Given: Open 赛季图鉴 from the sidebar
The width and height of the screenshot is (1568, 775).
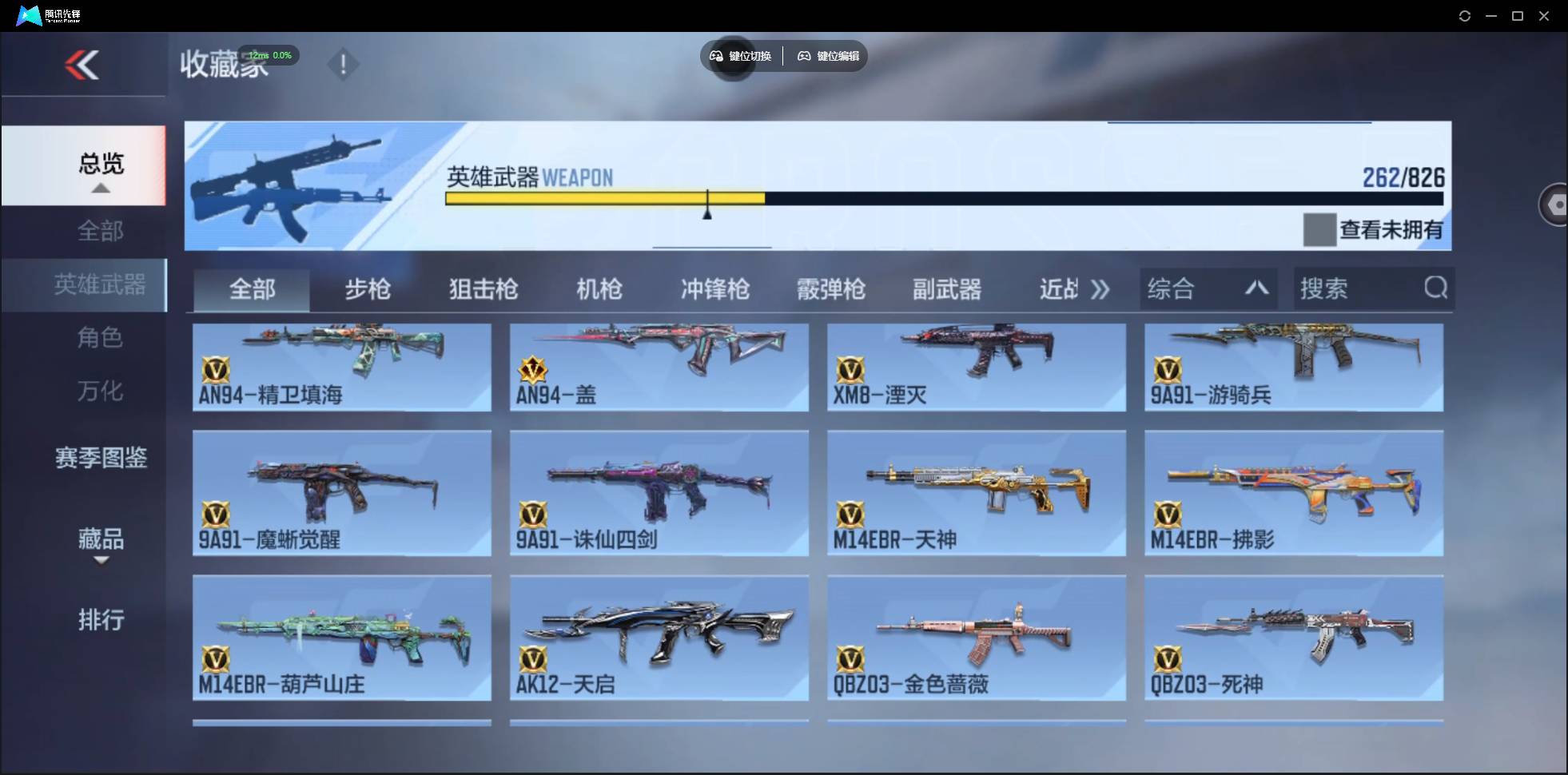Looking at the screenshot, I should [100, 458].
